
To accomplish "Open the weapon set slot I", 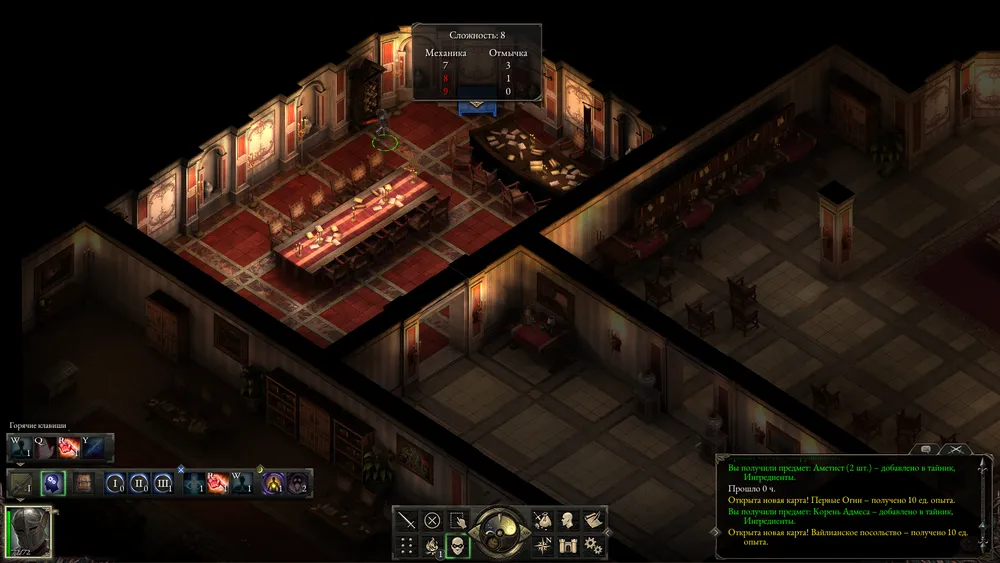I will [21, 484].
